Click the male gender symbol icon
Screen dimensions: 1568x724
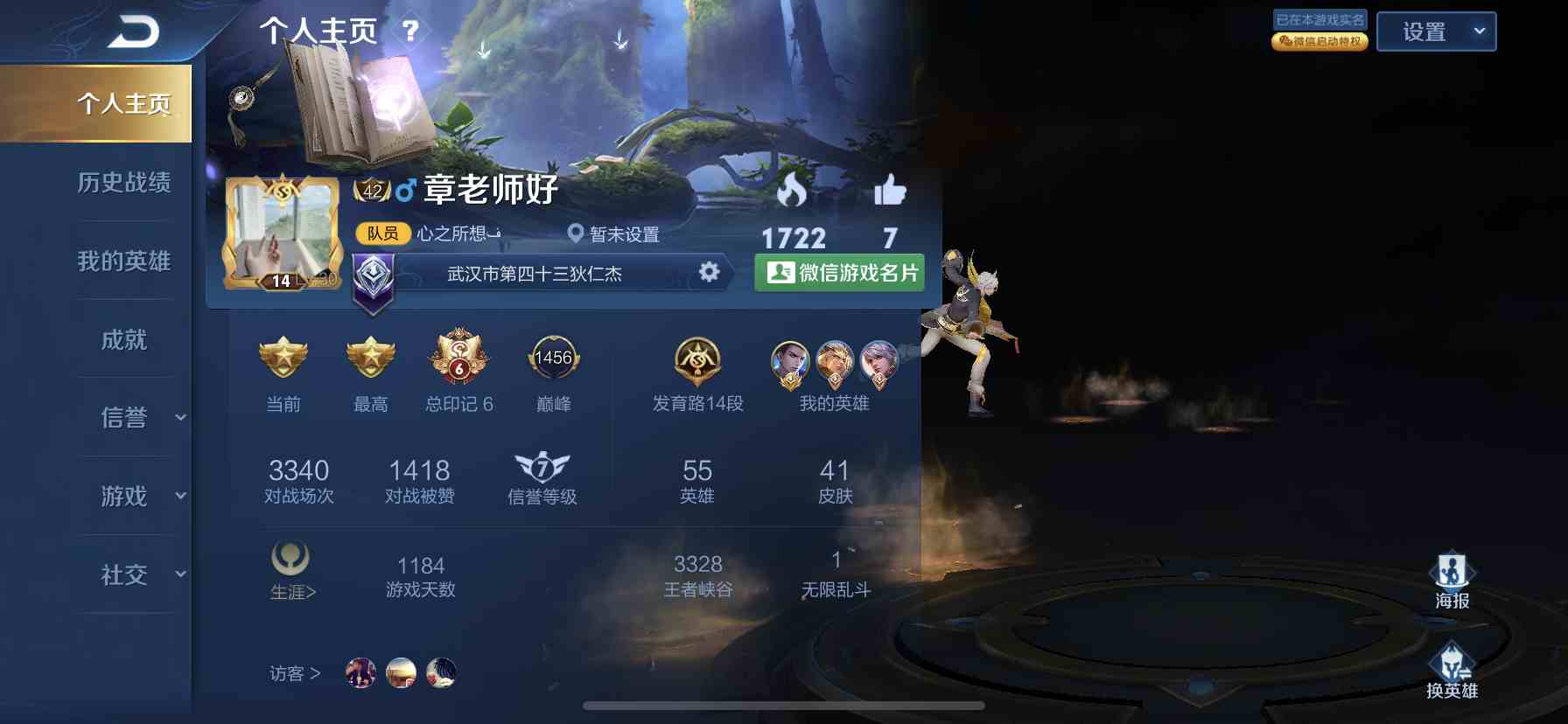[x=403, y=189]
